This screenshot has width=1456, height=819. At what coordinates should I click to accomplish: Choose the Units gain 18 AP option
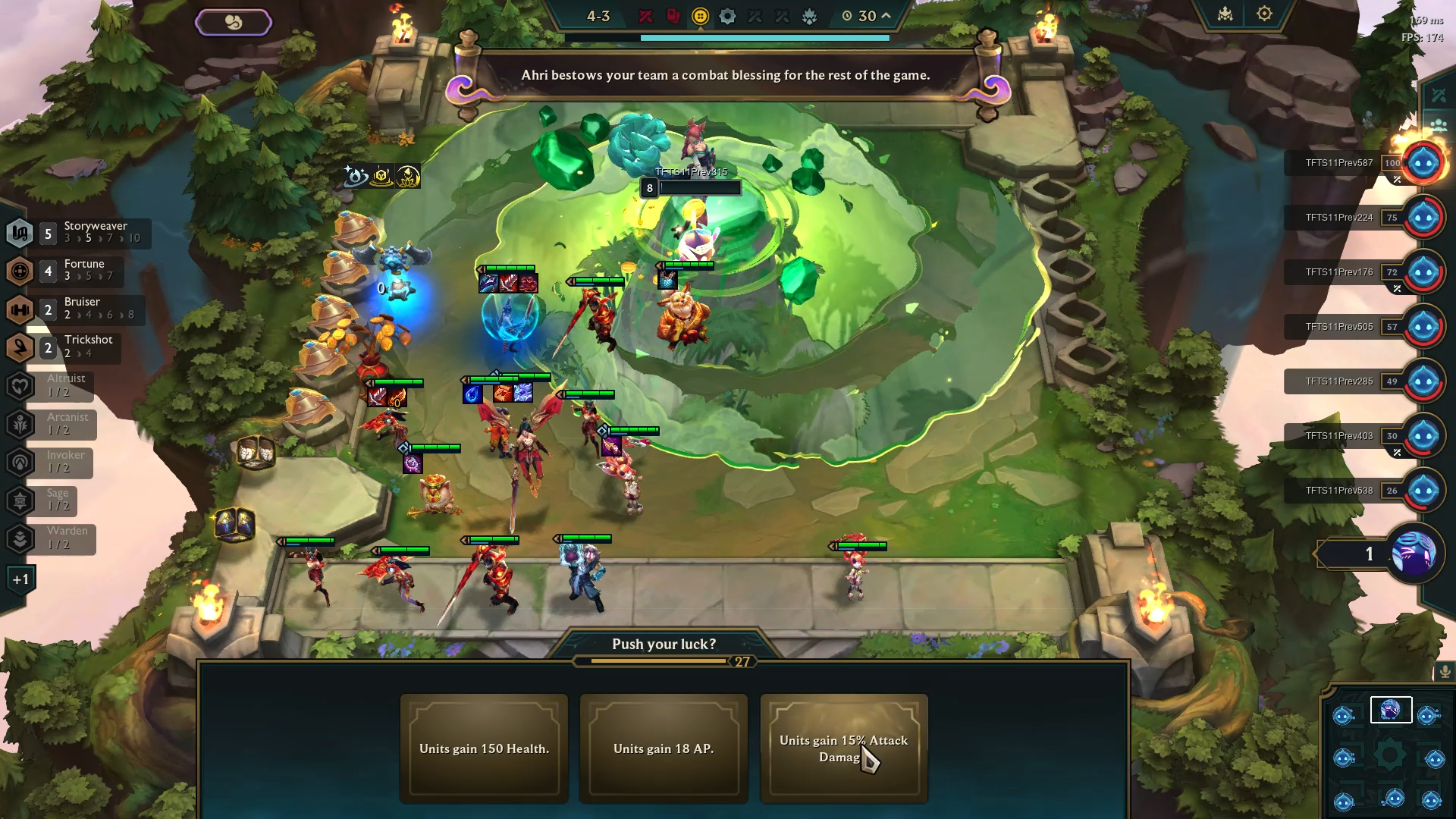pyautogui.click(x=664, y=748)
